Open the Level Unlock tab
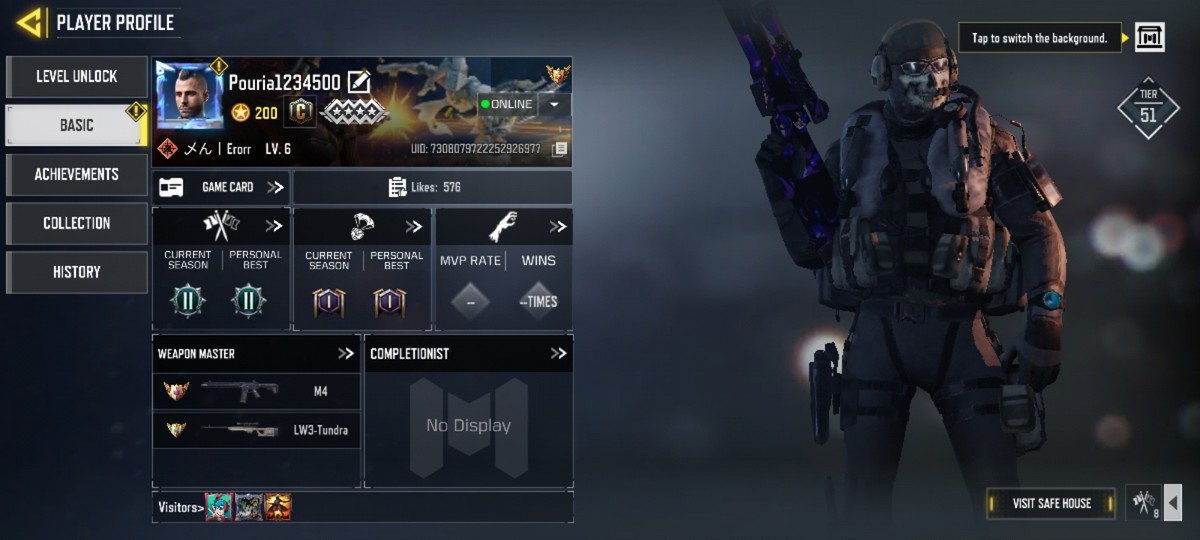The width and height of the screenshot is (1200, 540). 77,76
